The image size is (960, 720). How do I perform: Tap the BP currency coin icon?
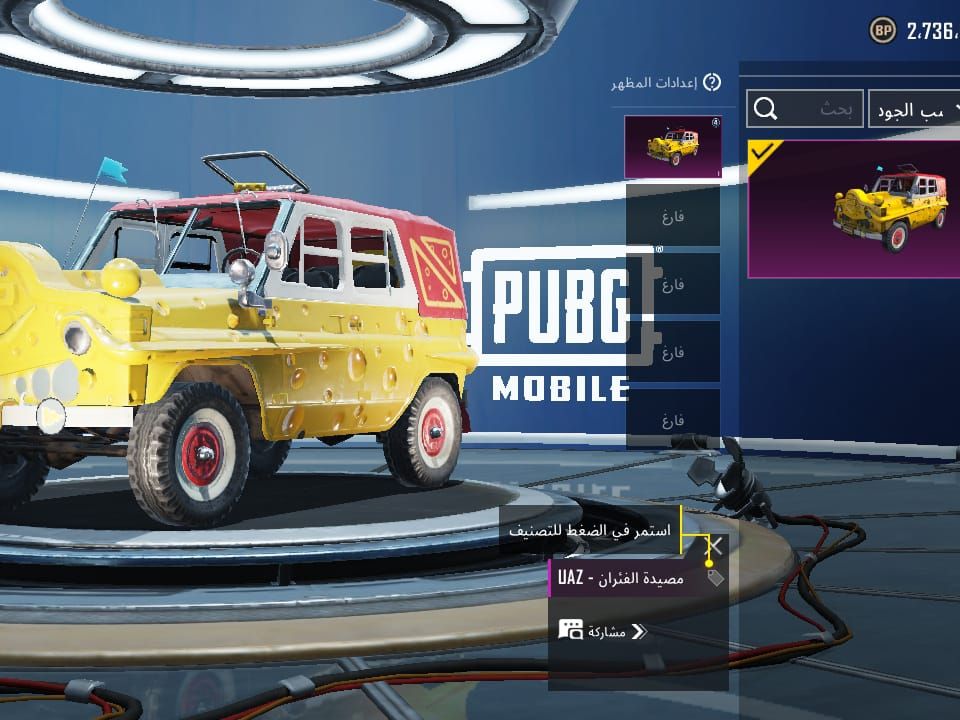click(x=882, y=30)
